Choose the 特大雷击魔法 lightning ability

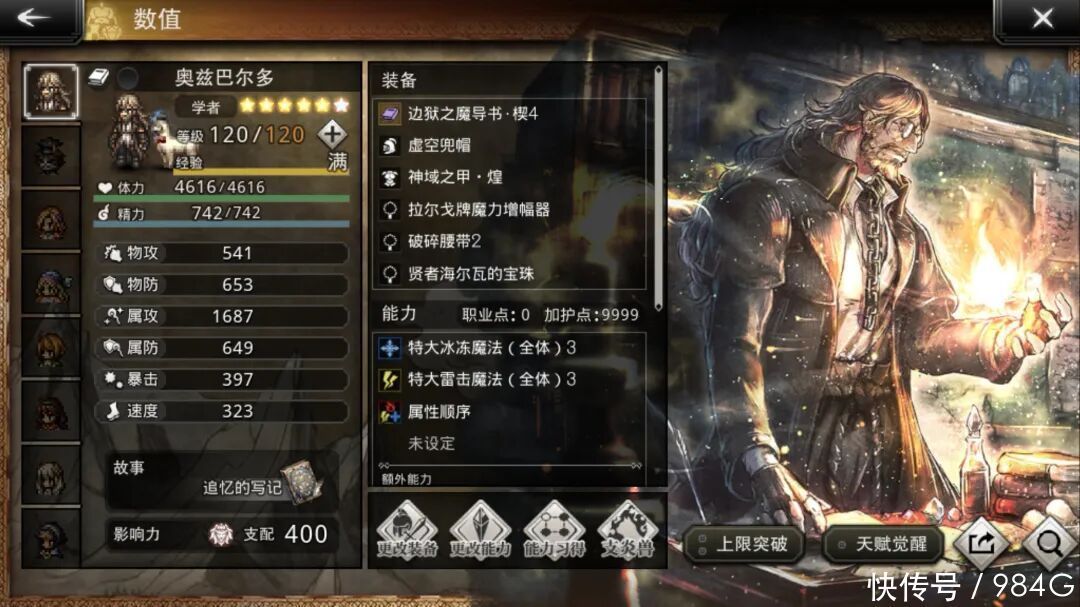[x=510, y=380]
